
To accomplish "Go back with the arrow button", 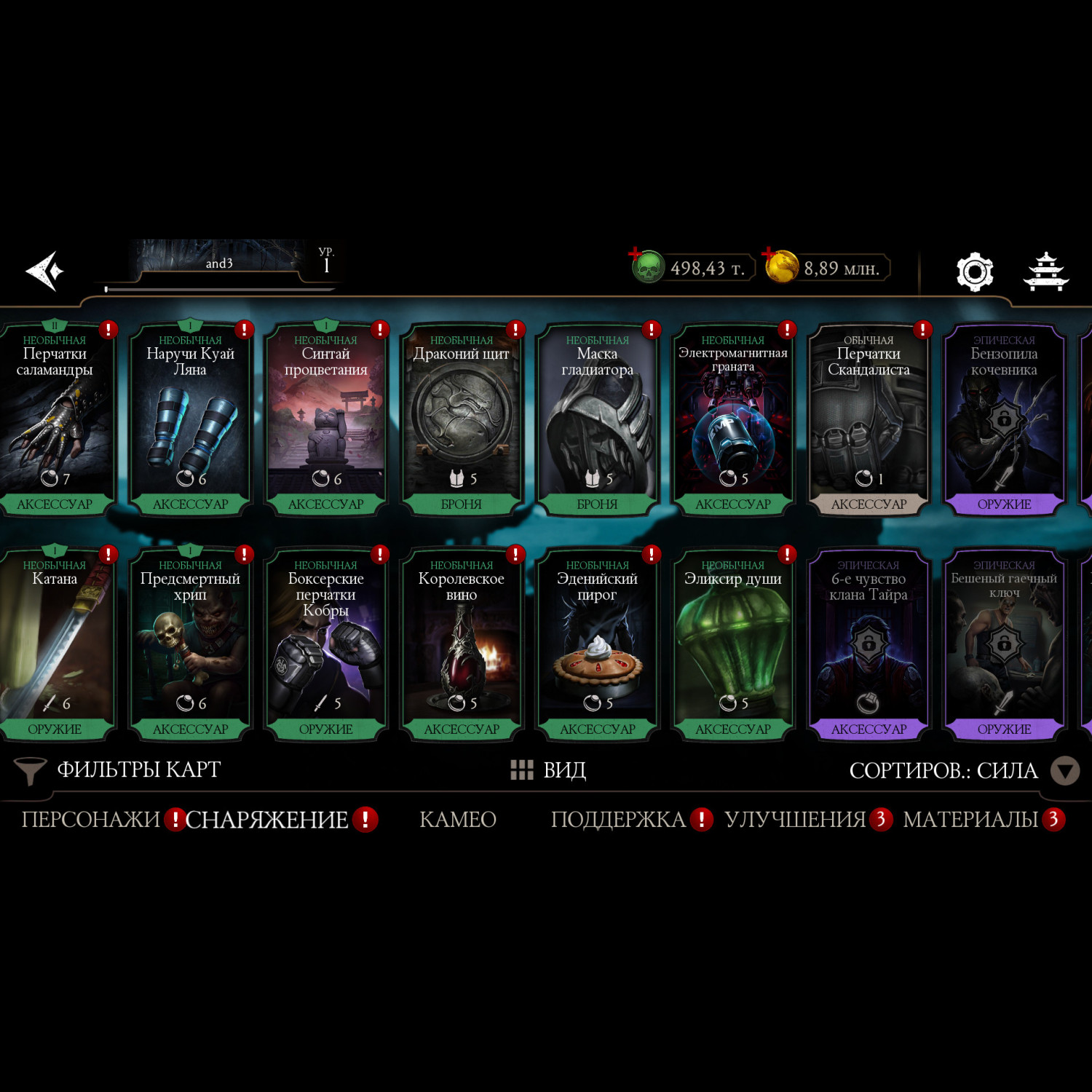I will 45,271.
